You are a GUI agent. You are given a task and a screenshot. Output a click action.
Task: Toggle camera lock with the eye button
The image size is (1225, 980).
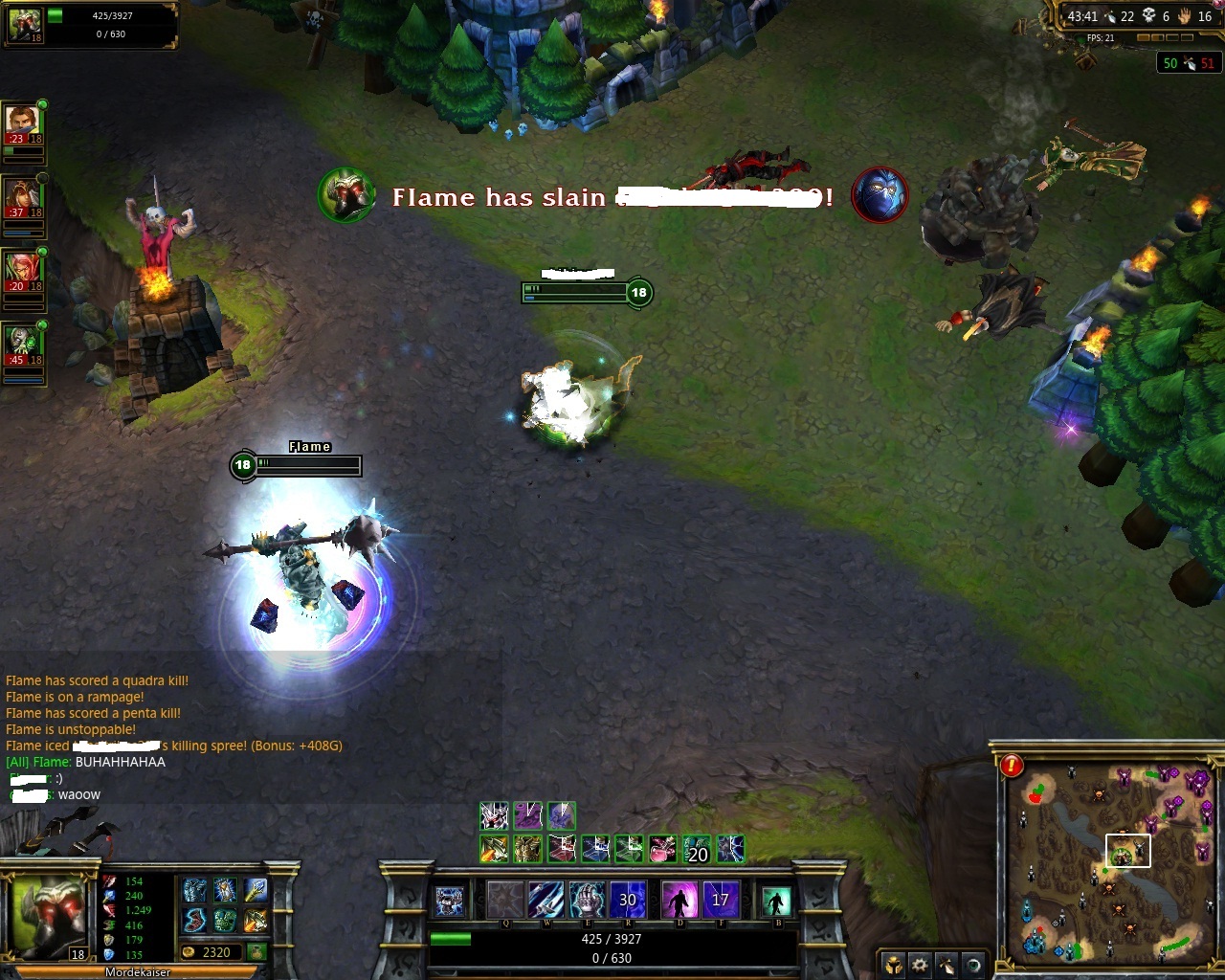(x=972, y=965)
